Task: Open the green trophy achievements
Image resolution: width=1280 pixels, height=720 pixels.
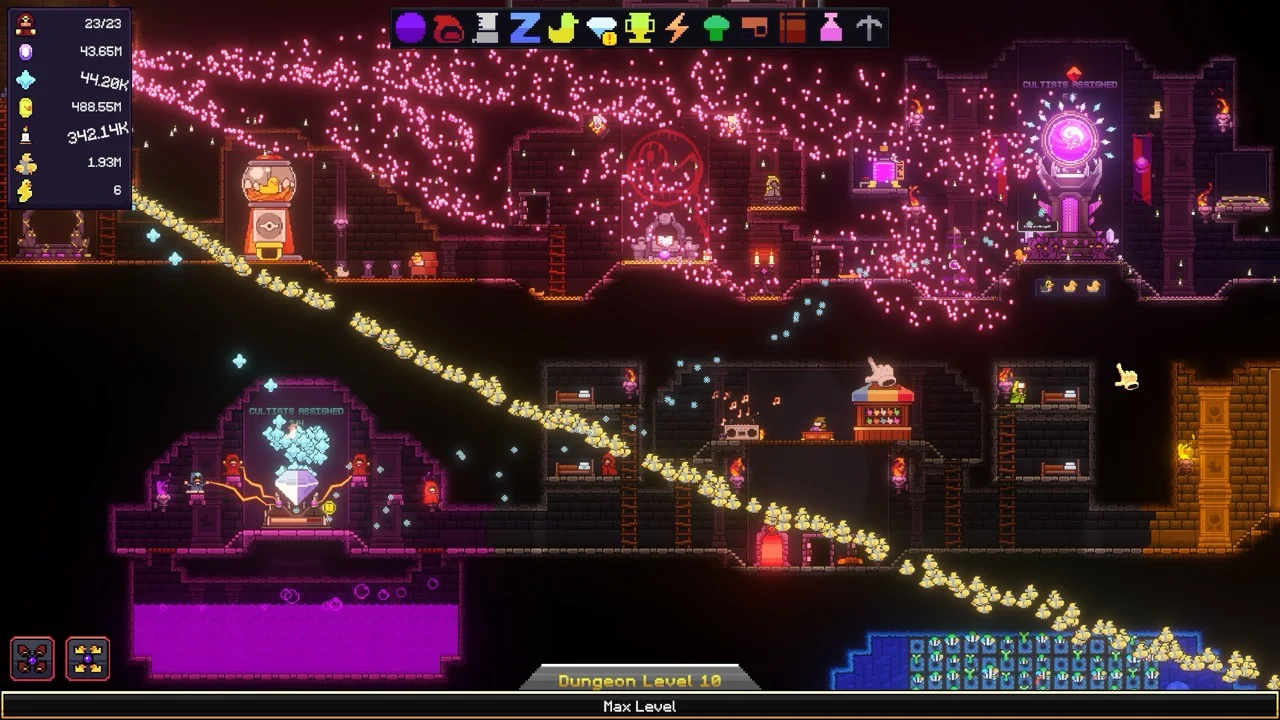Action: click(639, 28)
